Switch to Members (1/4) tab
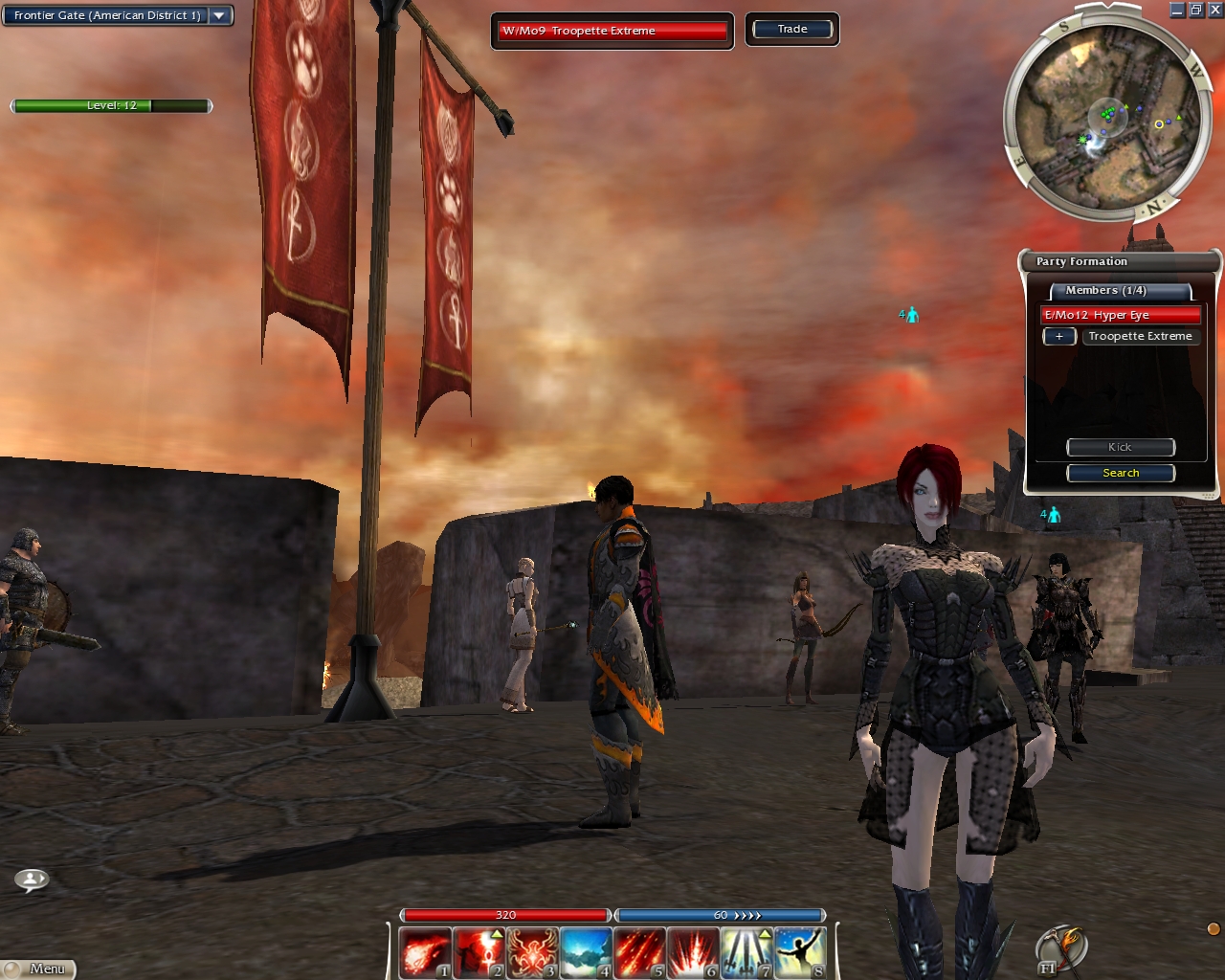Screen dimensions: 1225x980 point(1120,291)
